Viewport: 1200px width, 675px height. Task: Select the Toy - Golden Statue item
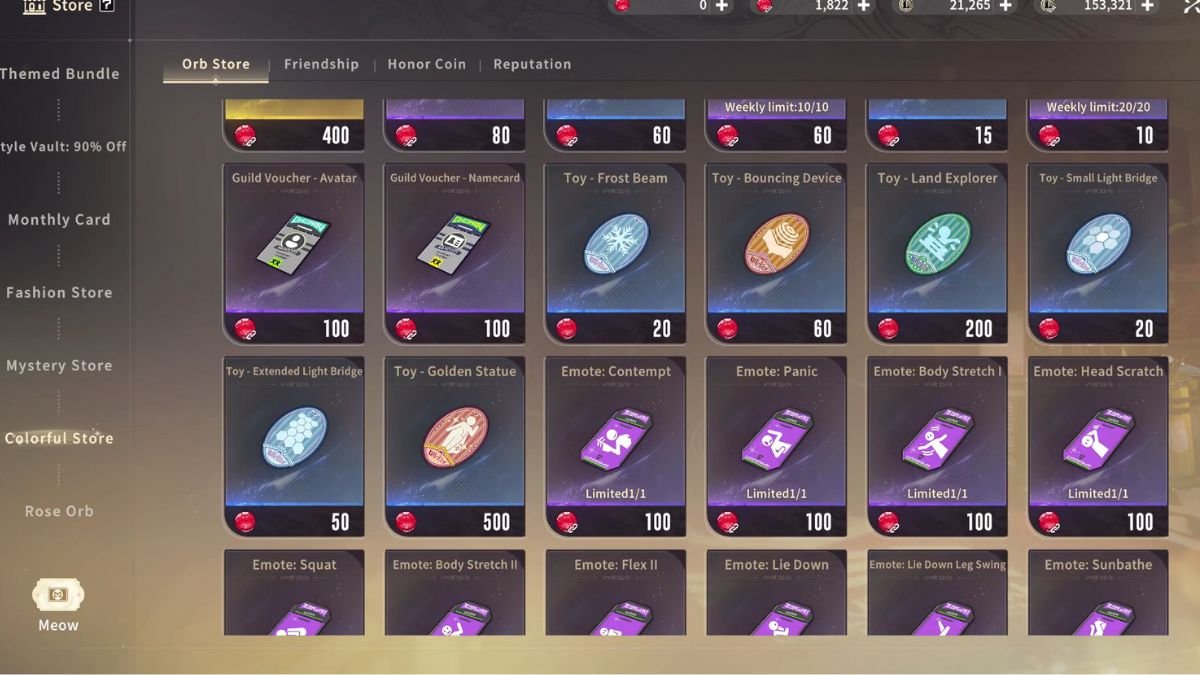(455, 447)
